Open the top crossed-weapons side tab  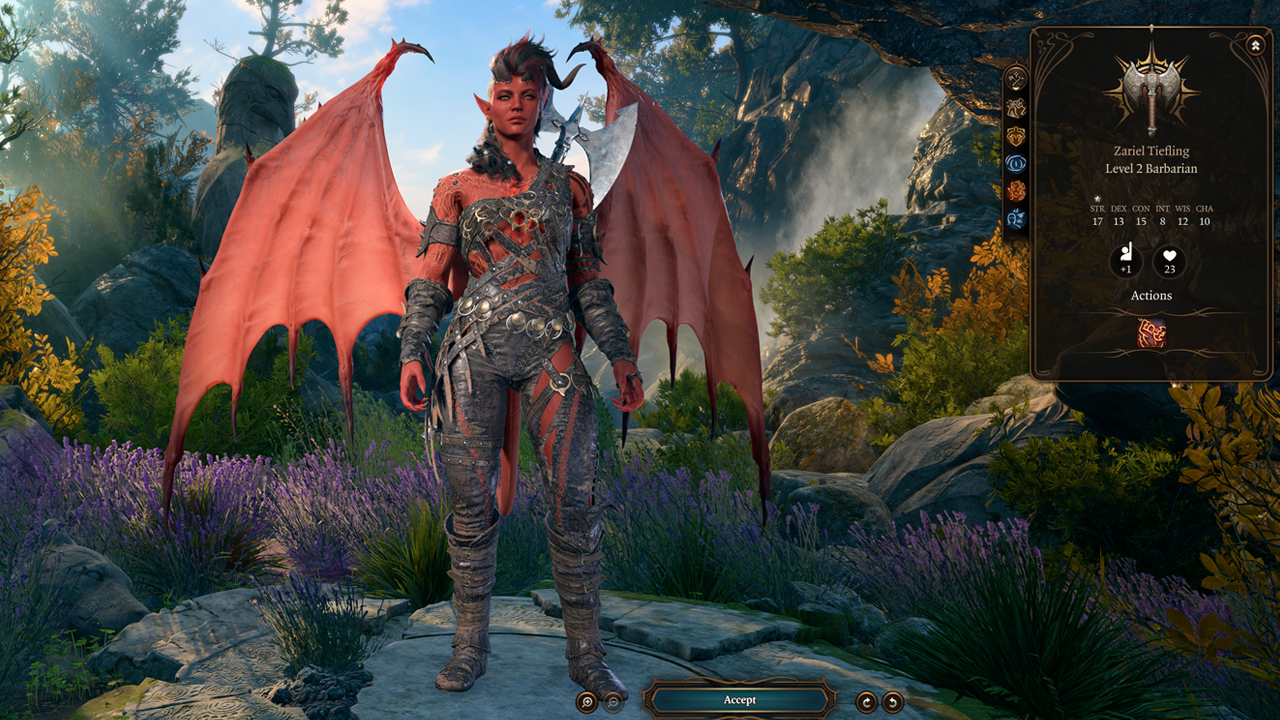(1016, 79)
